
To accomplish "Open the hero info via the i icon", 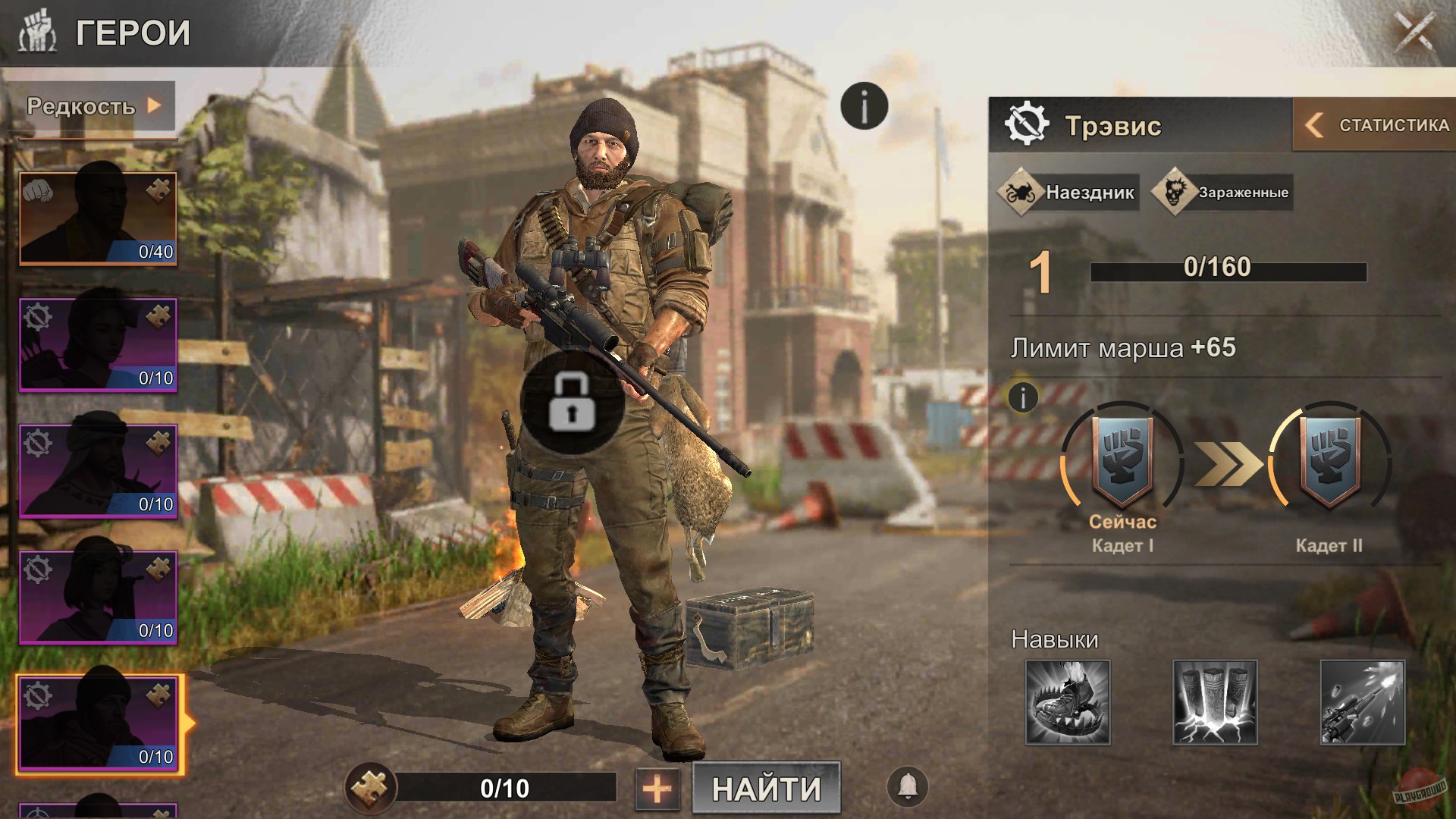I will pyautogui.click(x=863, y=105).
